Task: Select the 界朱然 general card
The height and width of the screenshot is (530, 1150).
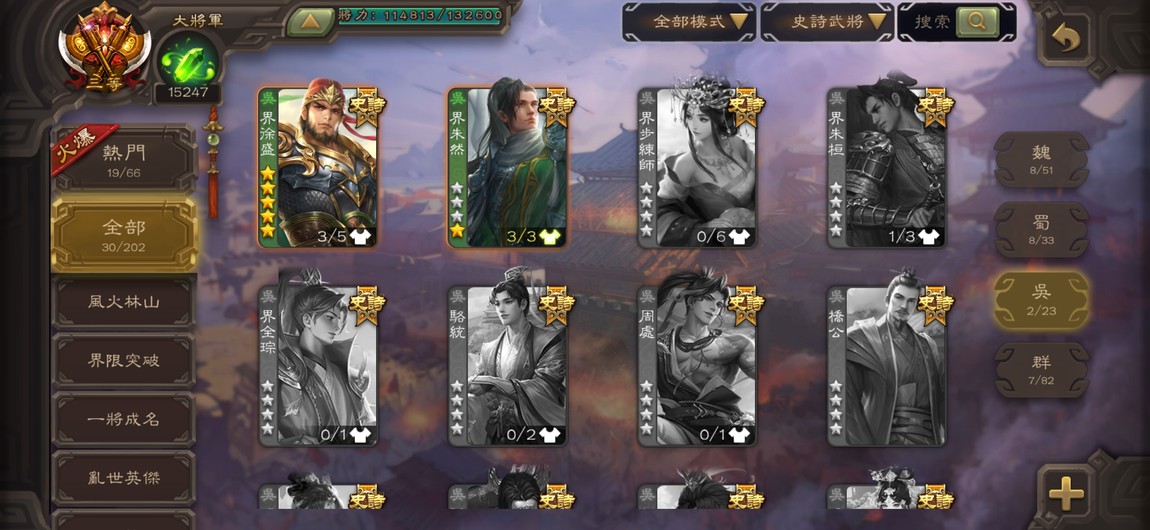Action: coord(507,167)
